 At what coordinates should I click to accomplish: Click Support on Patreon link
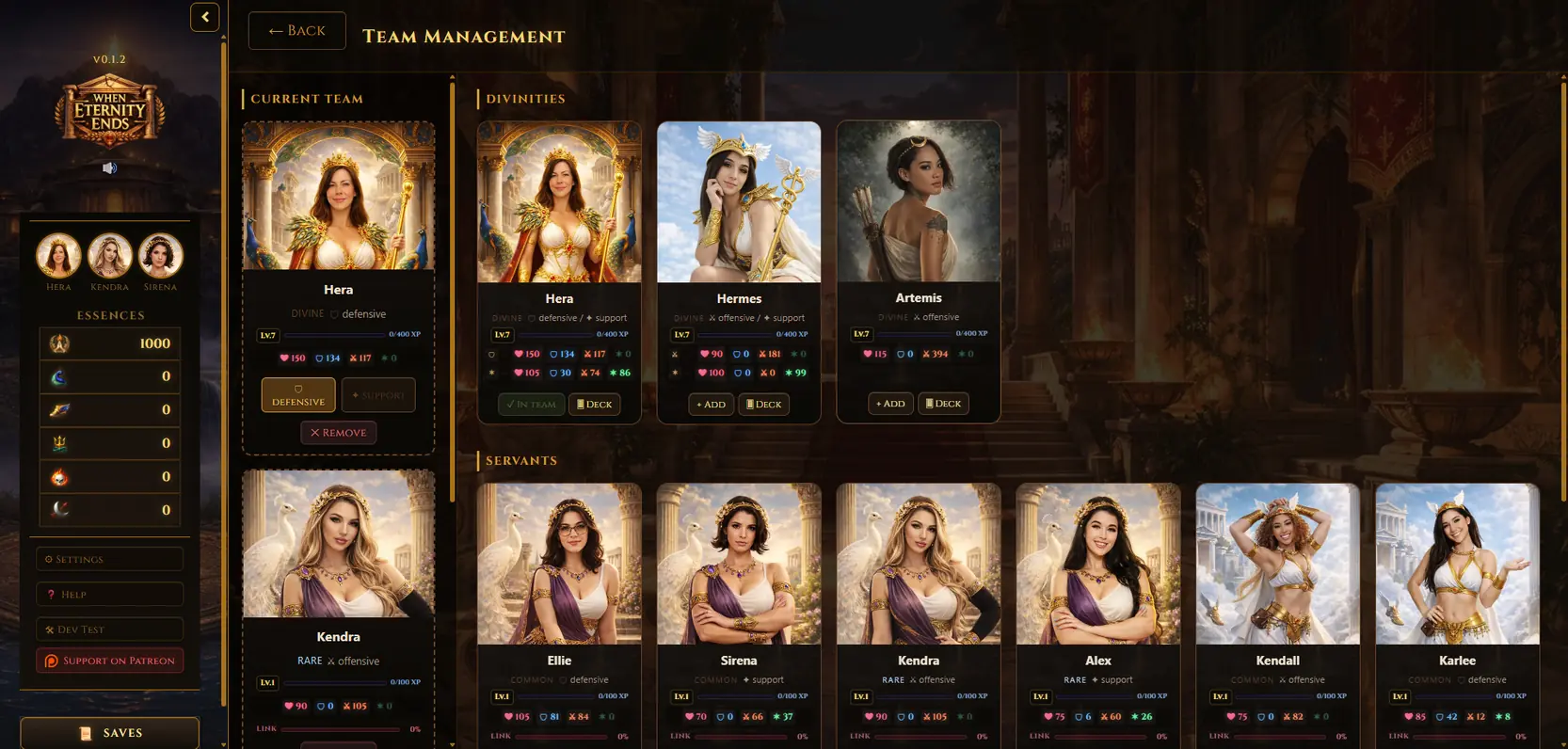click(109, 661)
